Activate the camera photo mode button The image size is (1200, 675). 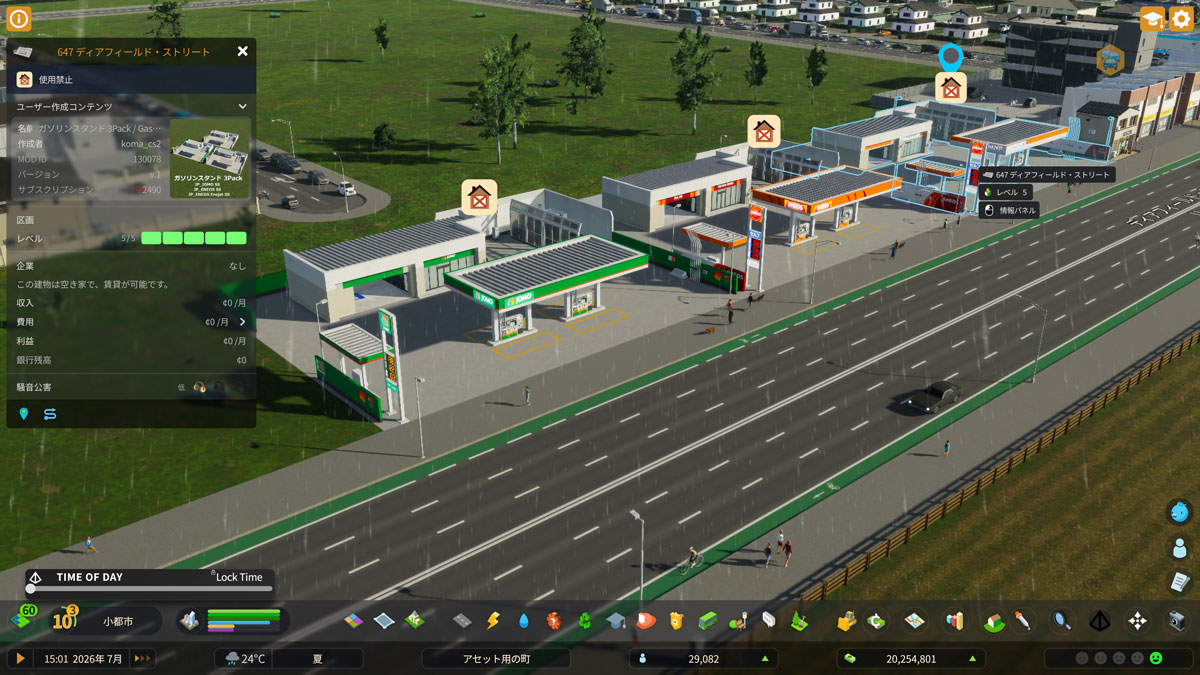(1177, 621)
